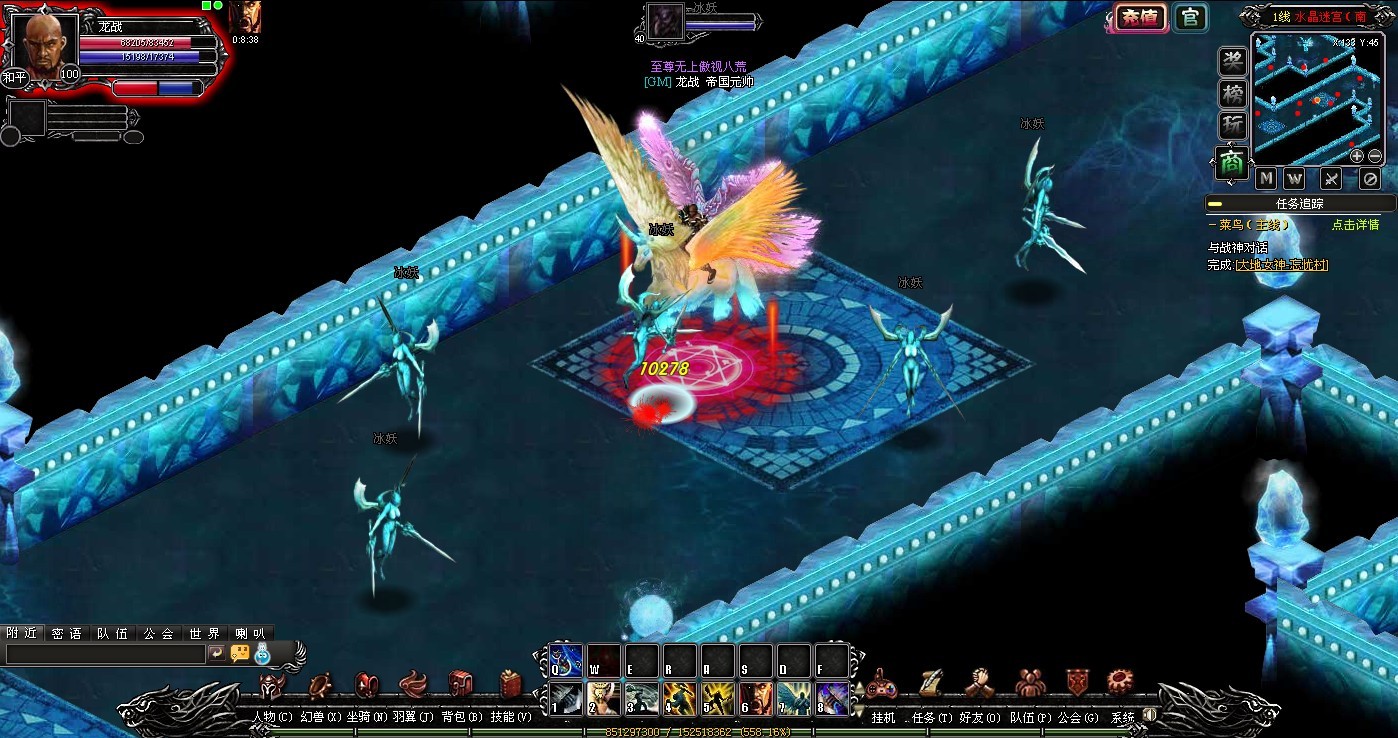Show the 榜 rankings list
This screenshot has width=1398, height=738.
1232,94
